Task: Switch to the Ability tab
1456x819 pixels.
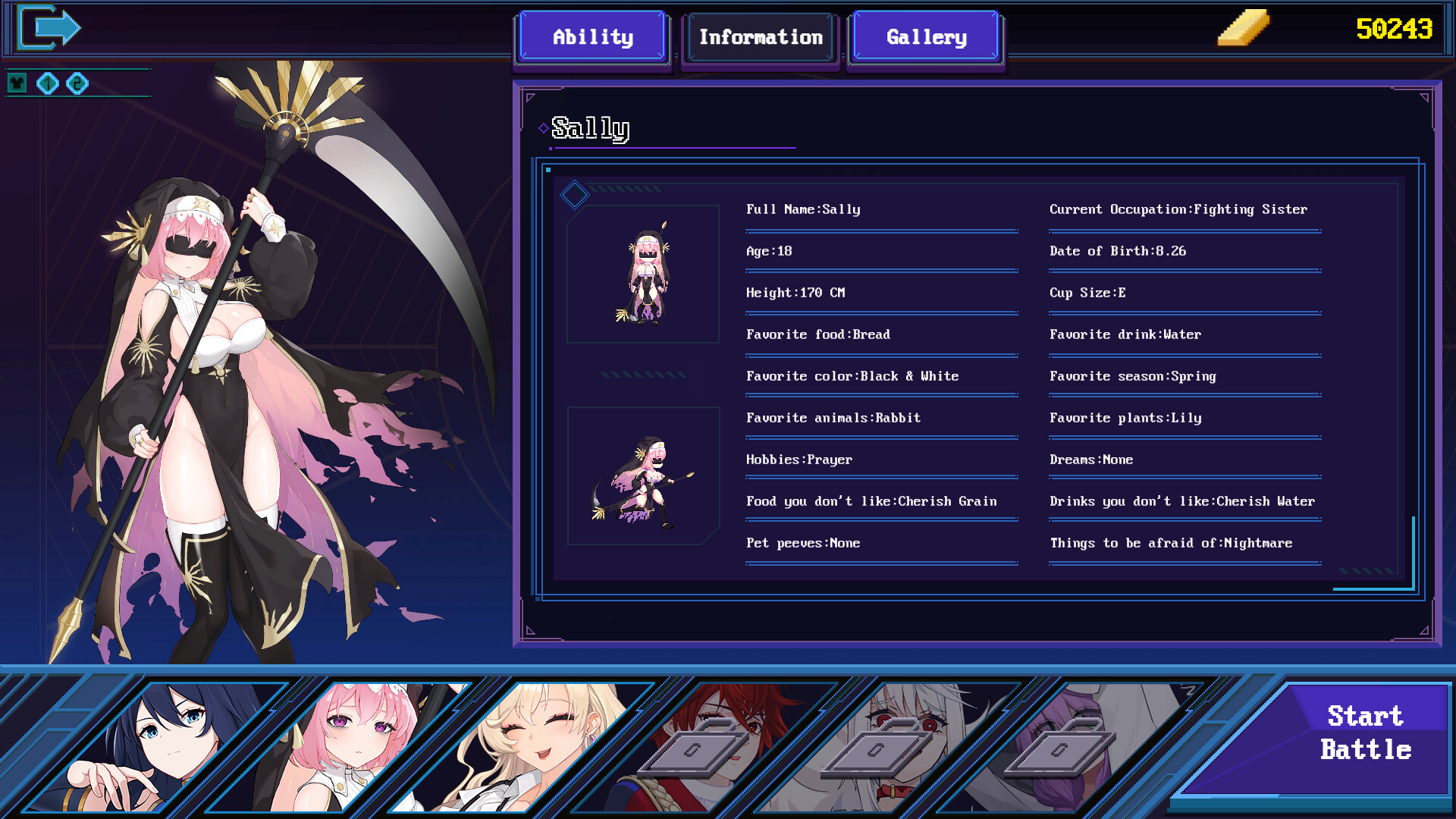Action: (x=592, y=36)
